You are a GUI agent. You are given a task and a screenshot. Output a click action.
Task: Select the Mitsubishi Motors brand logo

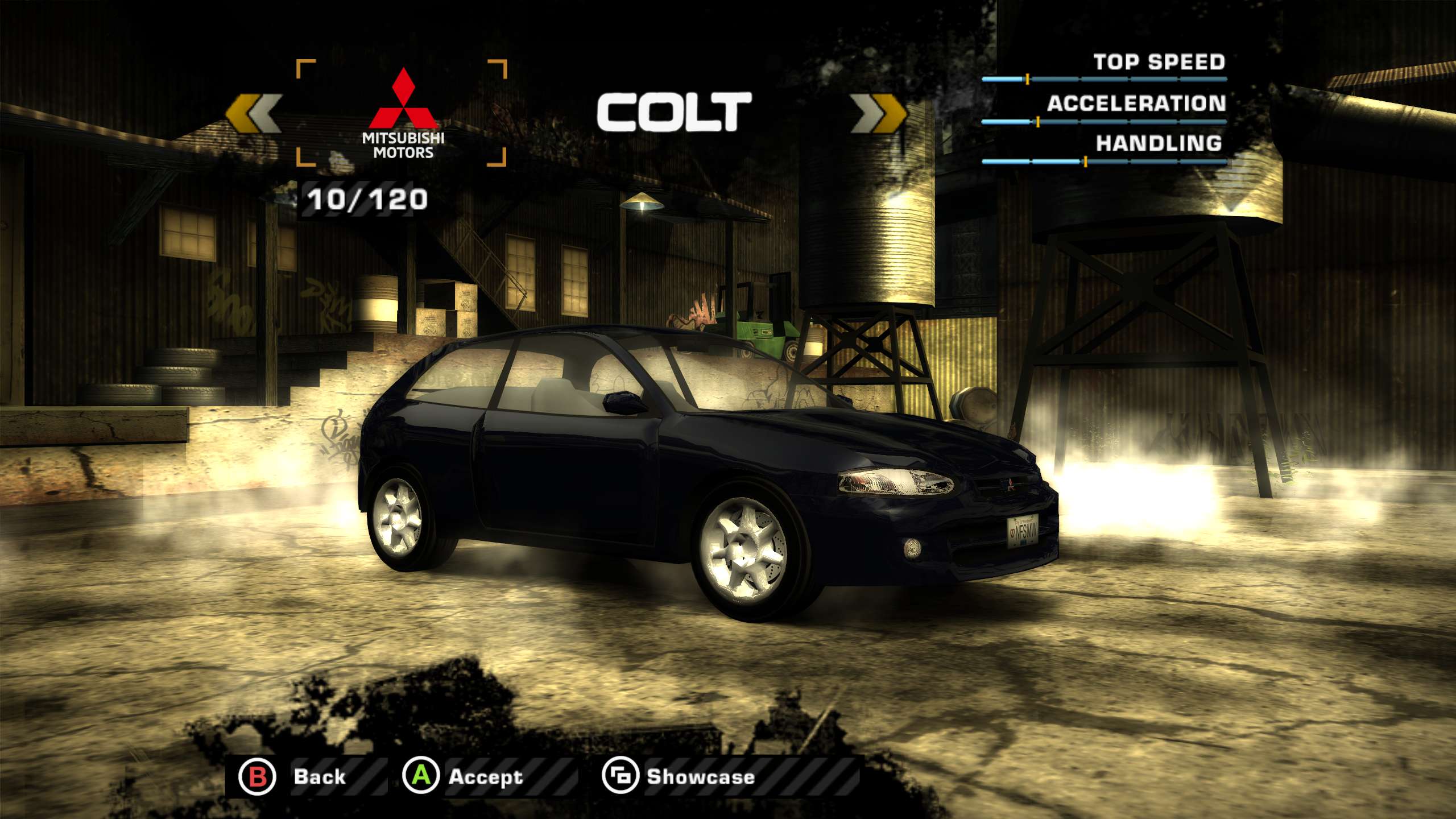click(403, 113)
